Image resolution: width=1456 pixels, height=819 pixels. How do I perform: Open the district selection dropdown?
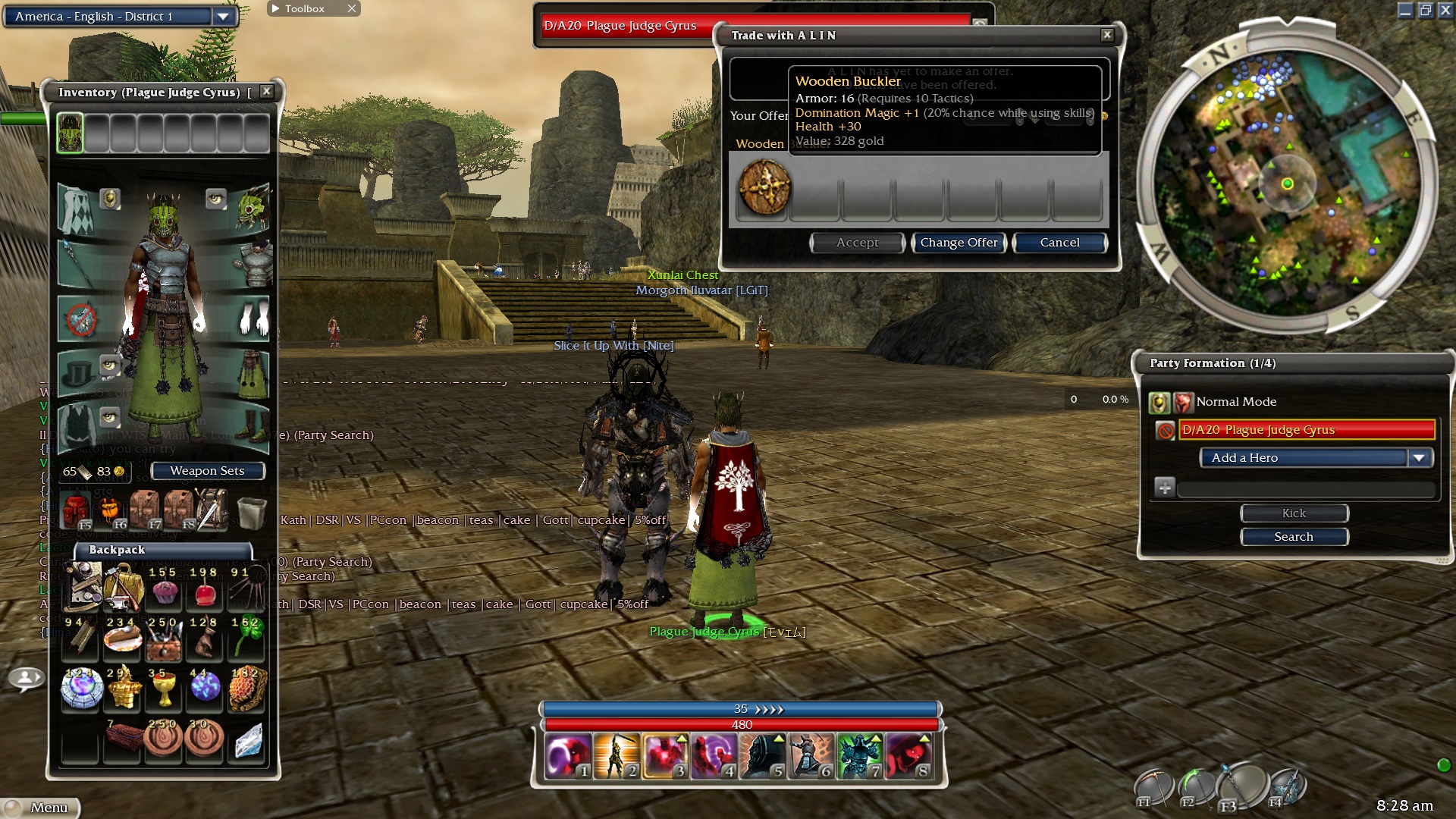pyautogui.click(x=223, y=17)
